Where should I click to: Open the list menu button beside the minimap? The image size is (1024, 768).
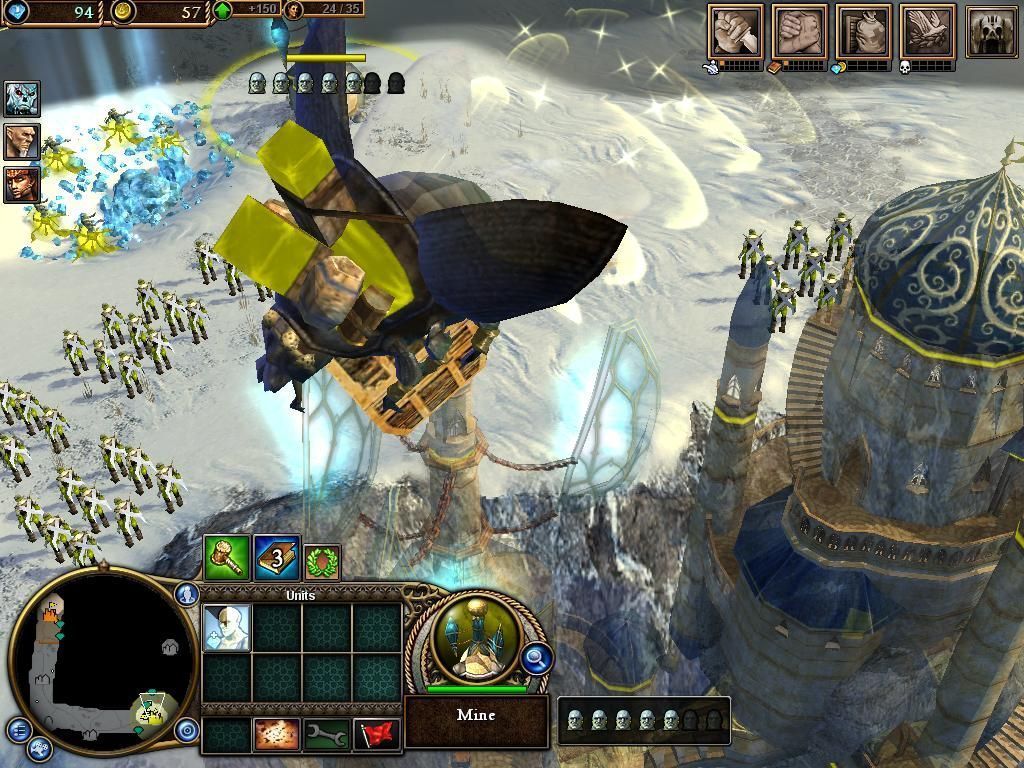(18, 729)
